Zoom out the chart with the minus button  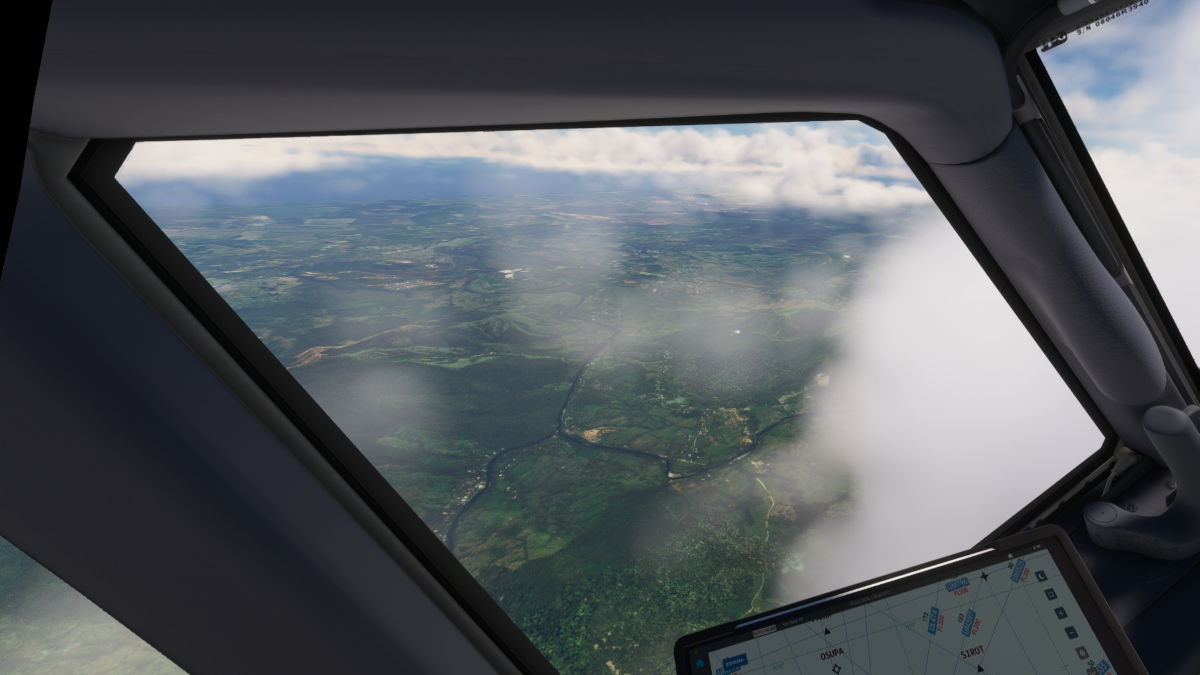click(1071, 632)
